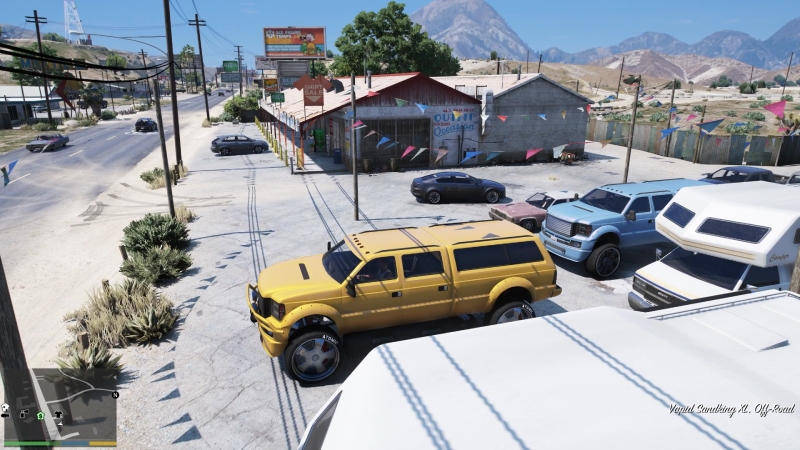Select the green safehouse blip

click(40, 414)
